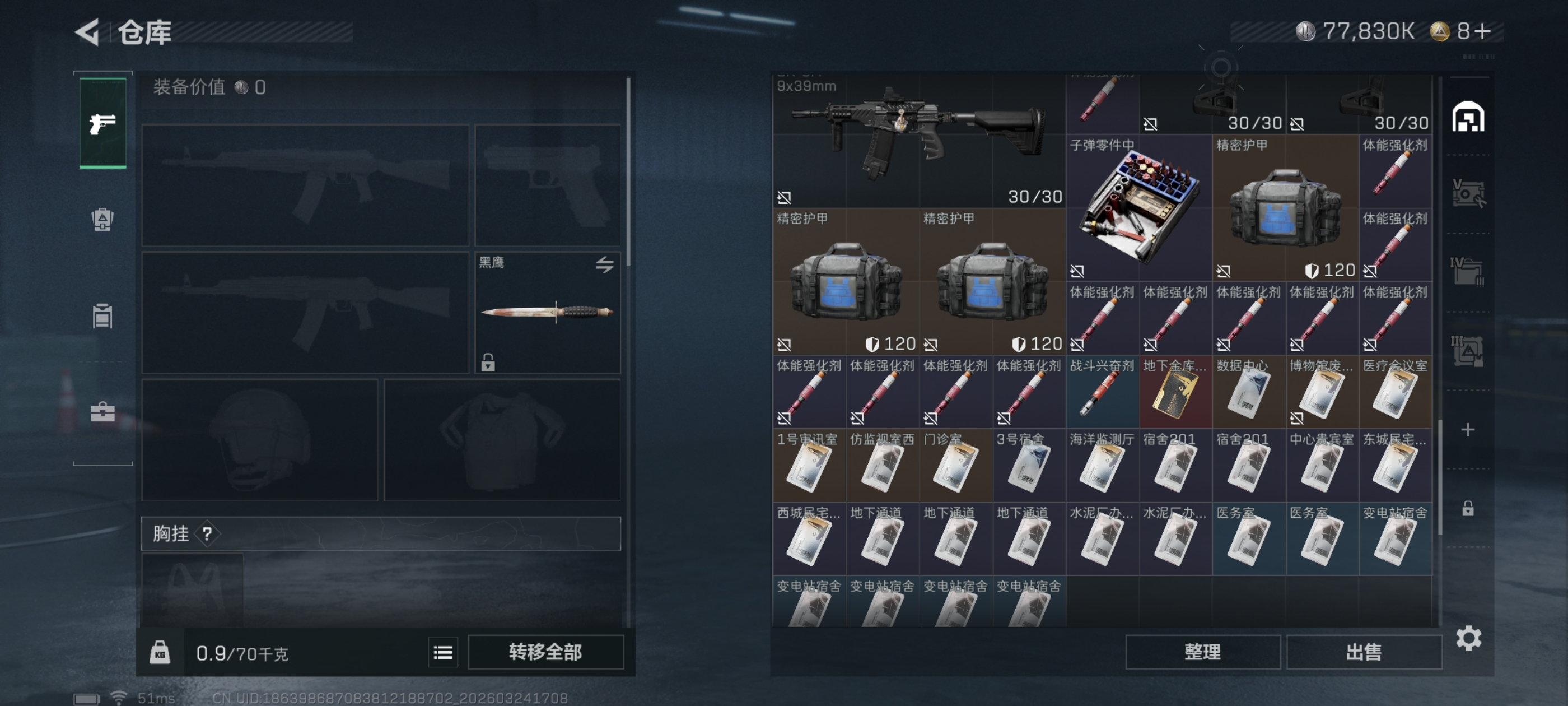Pick the 子弹零件 ammo parts box
This screenshot has width=1568, height=706.
(x=1138, y=207)
